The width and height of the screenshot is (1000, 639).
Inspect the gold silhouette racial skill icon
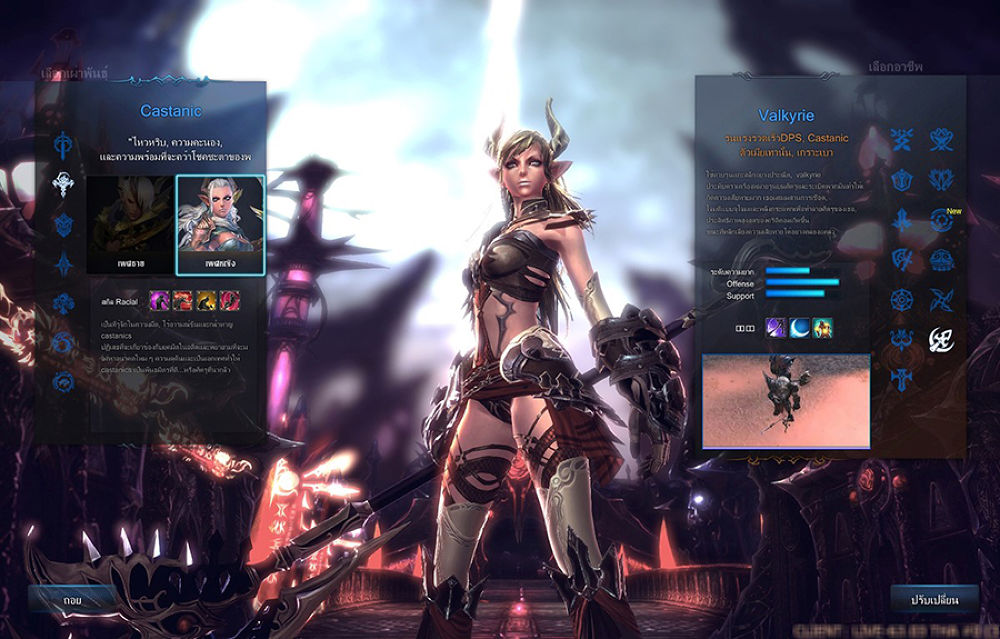[x=206, y=298]
